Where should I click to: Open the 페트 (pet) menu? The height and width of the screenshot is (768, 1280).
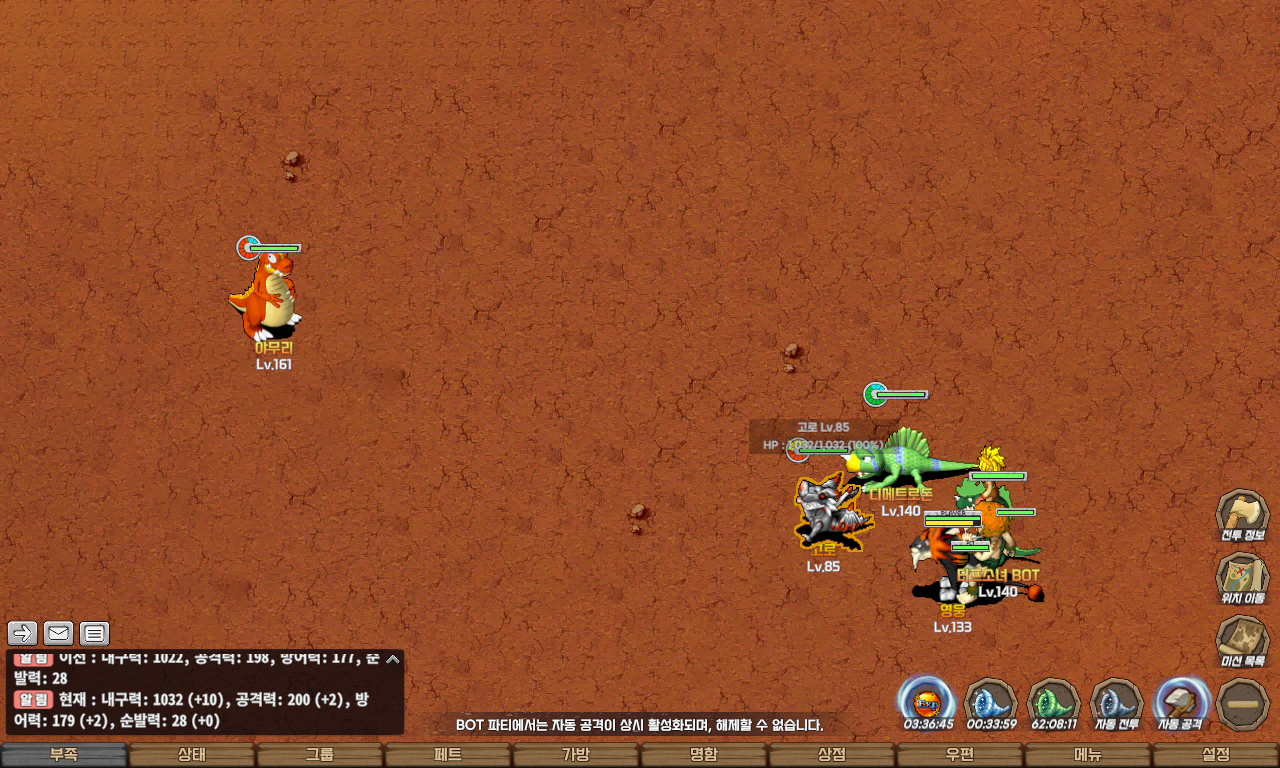pos(448,755)
